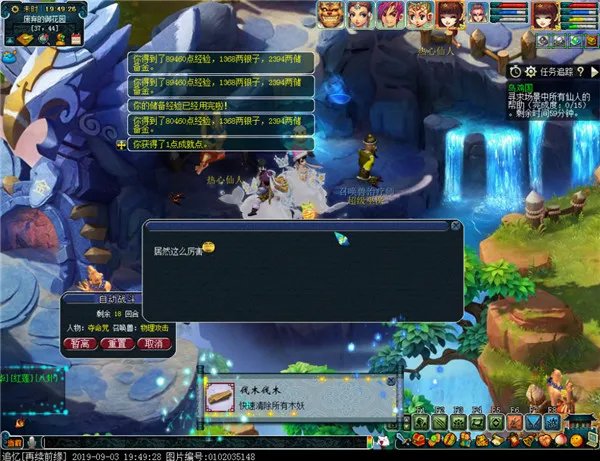Activate the F1 skill hotkey slot
The height and width of the screenshot is (461, 600).
pos(420,424)
